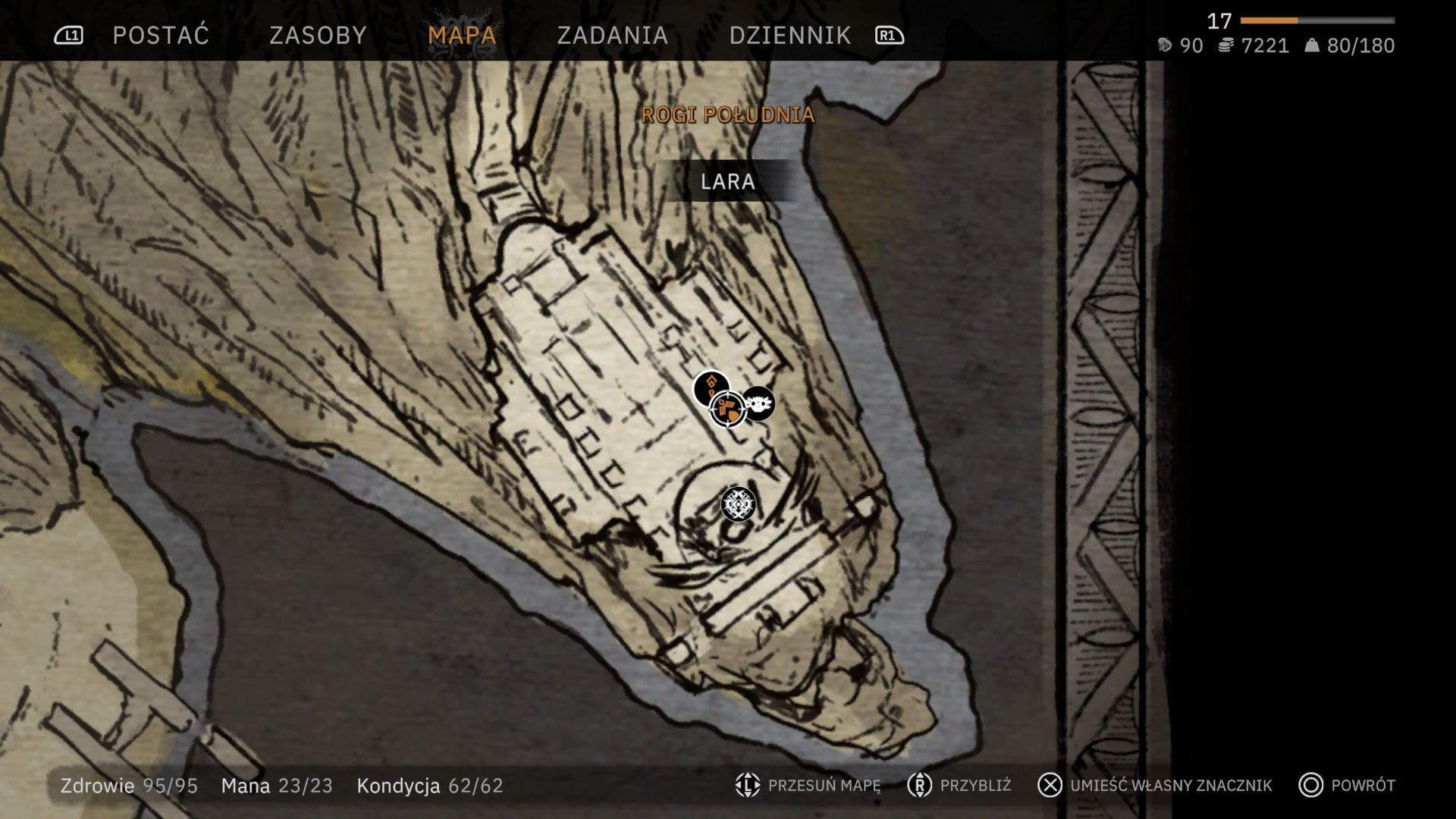Choose the white ornate emblem map marker
1456x819 pixels.
point(737,504)
